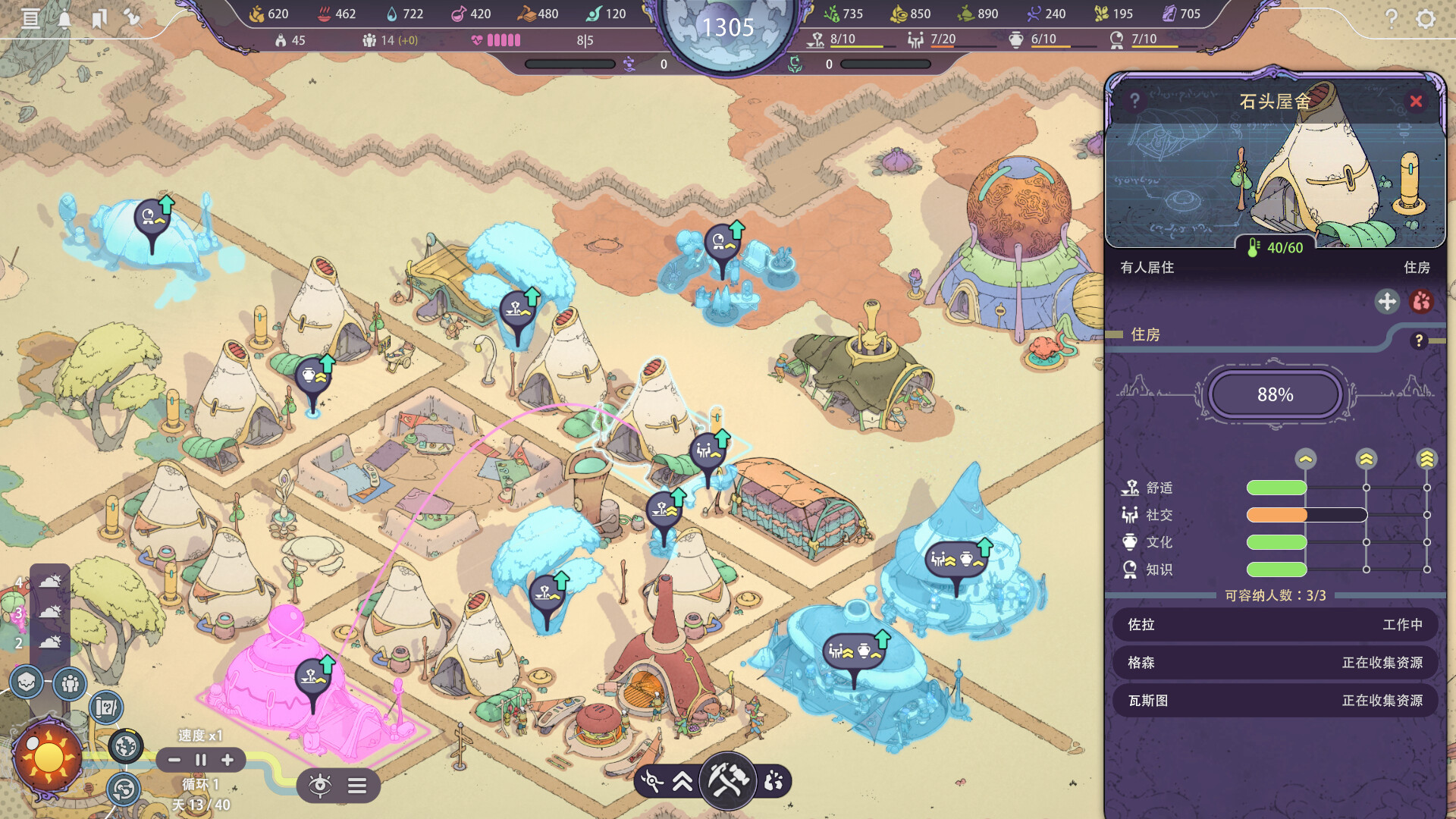Open the top-bar help question mark

pyautogui.click(x=1392, y=18)
